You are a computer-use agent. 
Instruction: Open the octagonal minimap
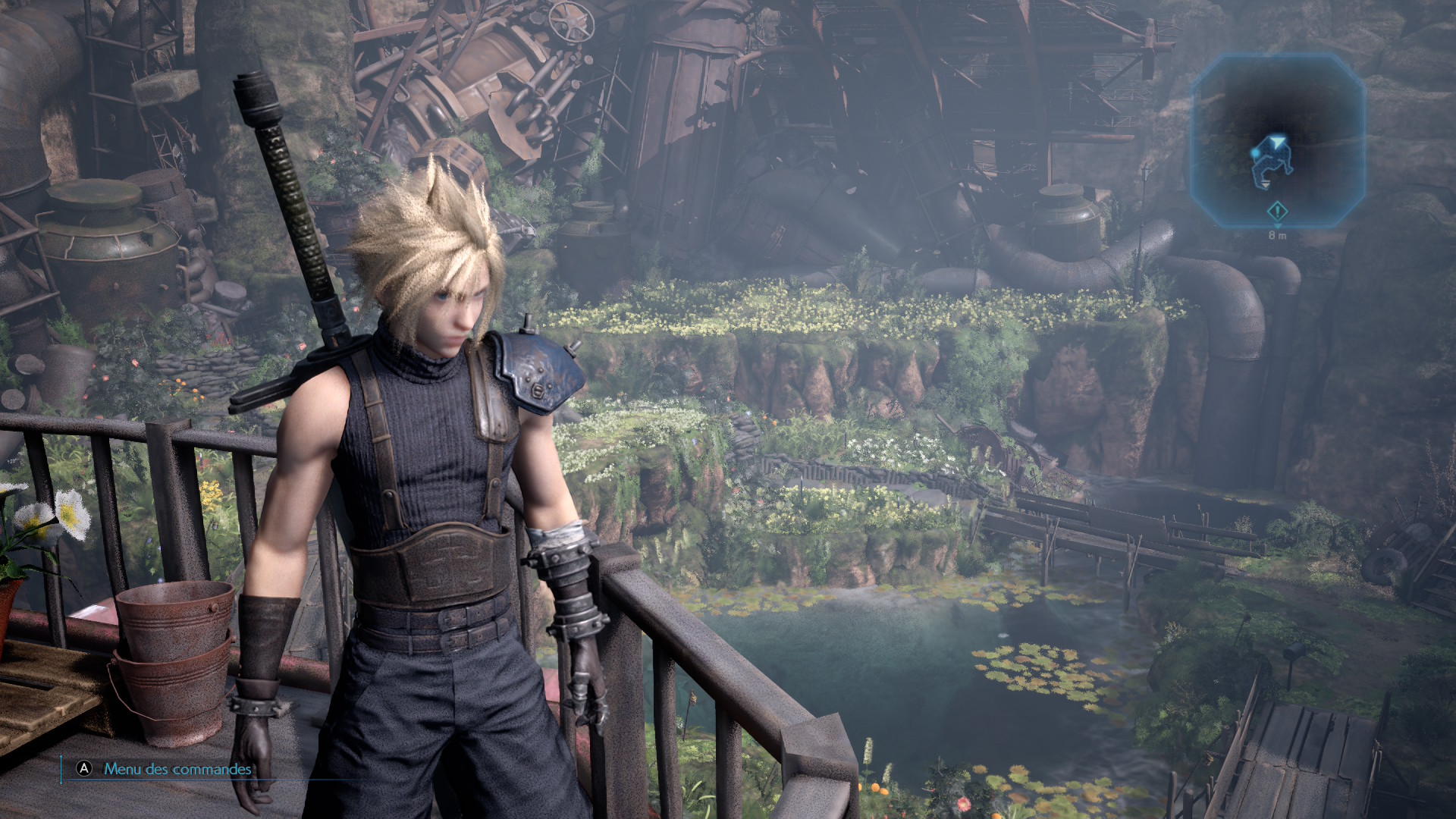[x=1278, y=140]
